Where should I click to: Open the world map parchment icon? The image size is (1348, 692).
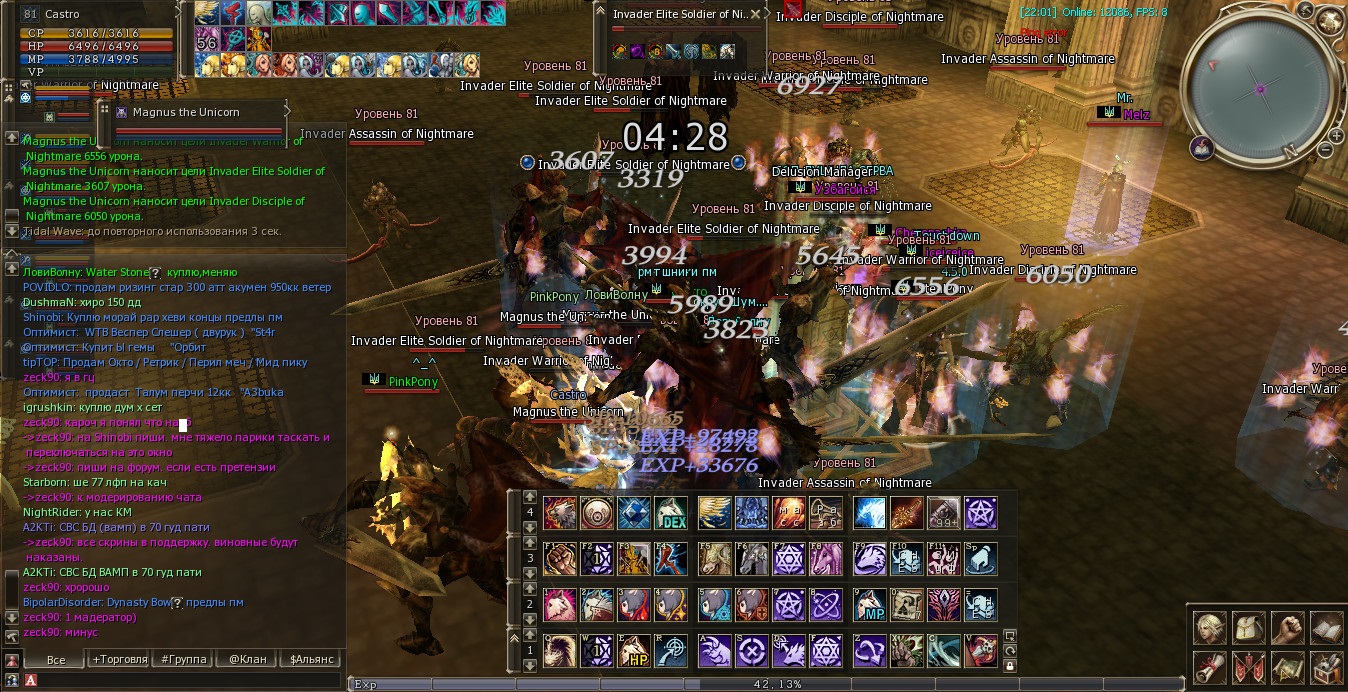point(1288,667)
